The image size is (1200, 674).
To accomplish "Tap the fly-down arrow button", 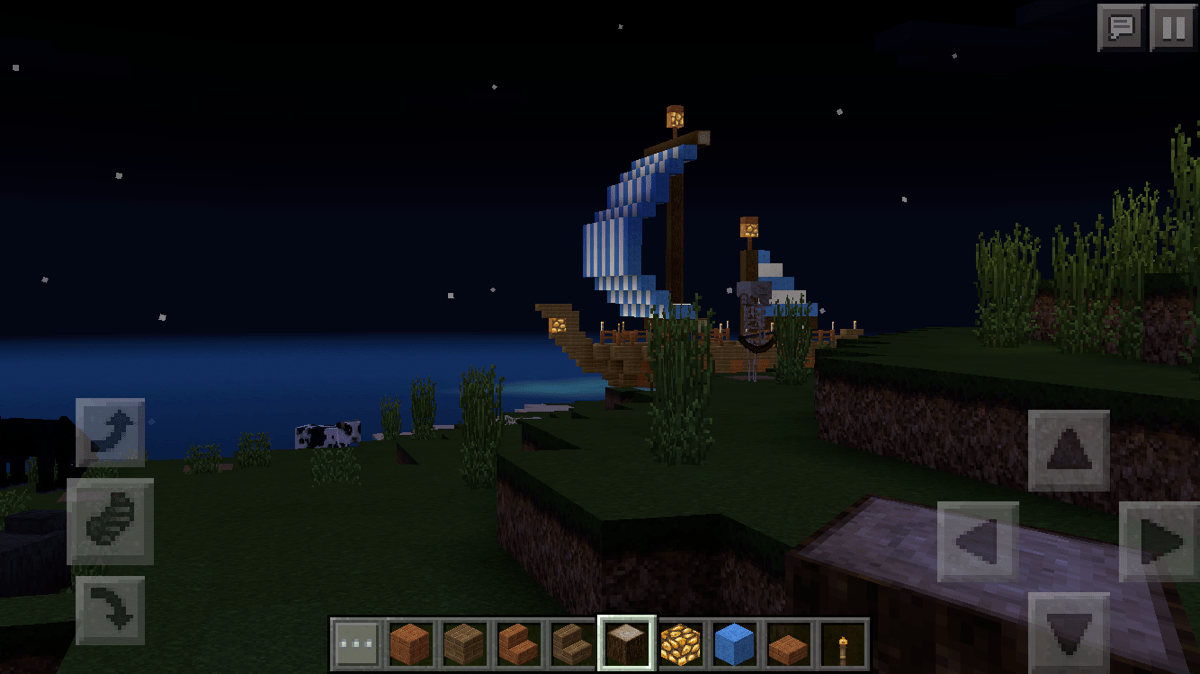I will (x=110, y=609).
